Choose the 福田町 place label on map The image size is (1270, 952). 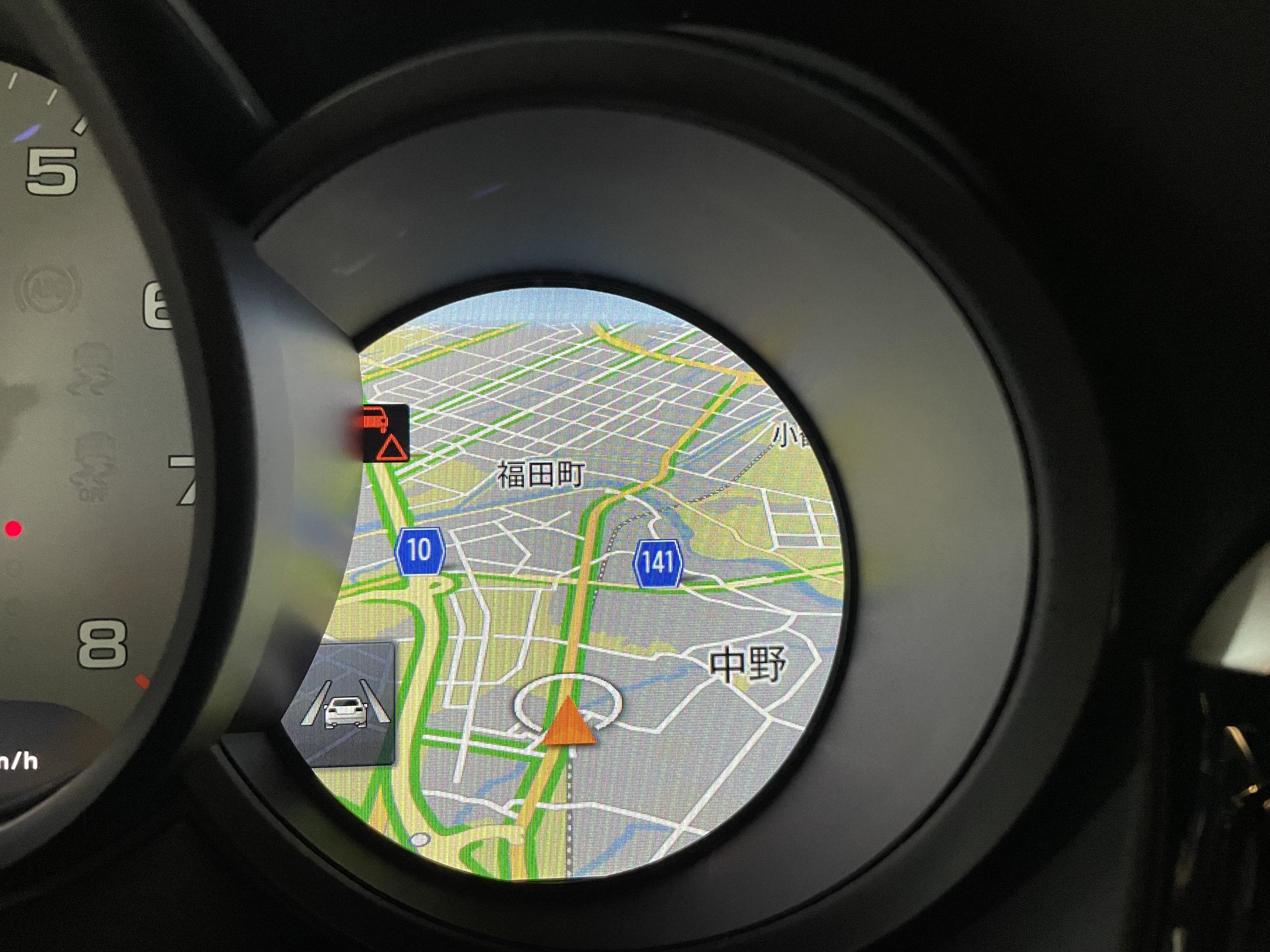[540, 474]
